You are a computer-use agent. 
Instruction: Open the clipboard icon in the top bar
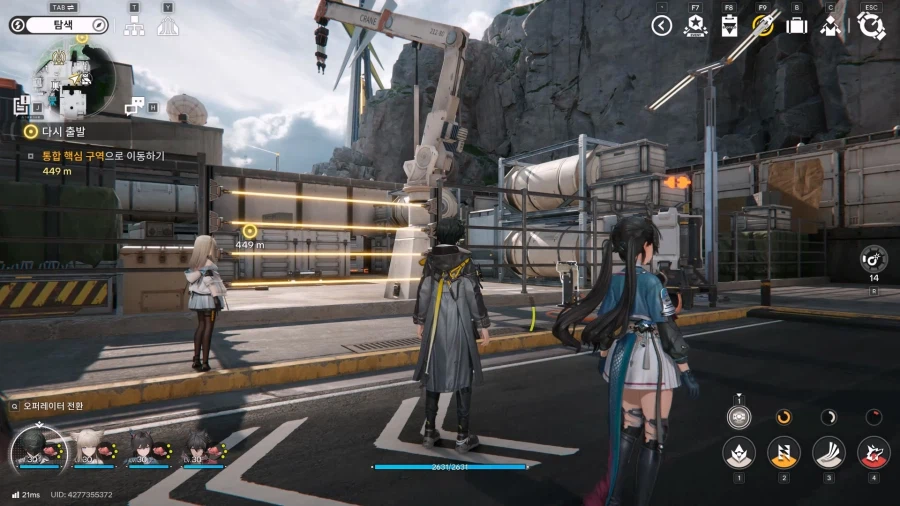point(729,26)
